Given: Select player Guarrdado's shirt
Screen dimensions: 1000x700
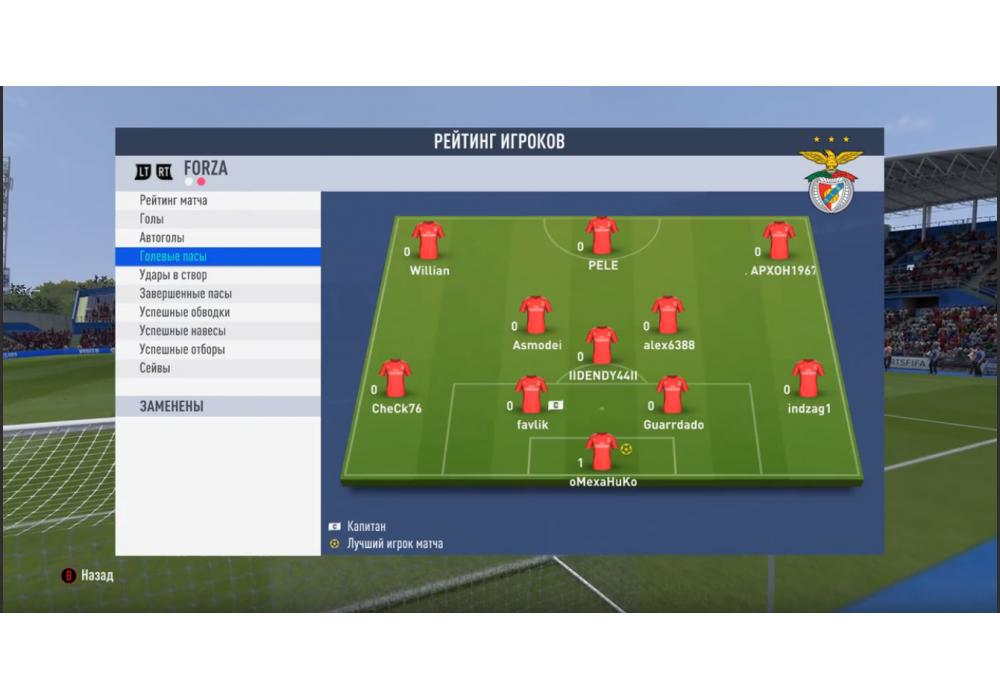Looking at the screenshot, I should pyautogui.click(x=672, y=395).
